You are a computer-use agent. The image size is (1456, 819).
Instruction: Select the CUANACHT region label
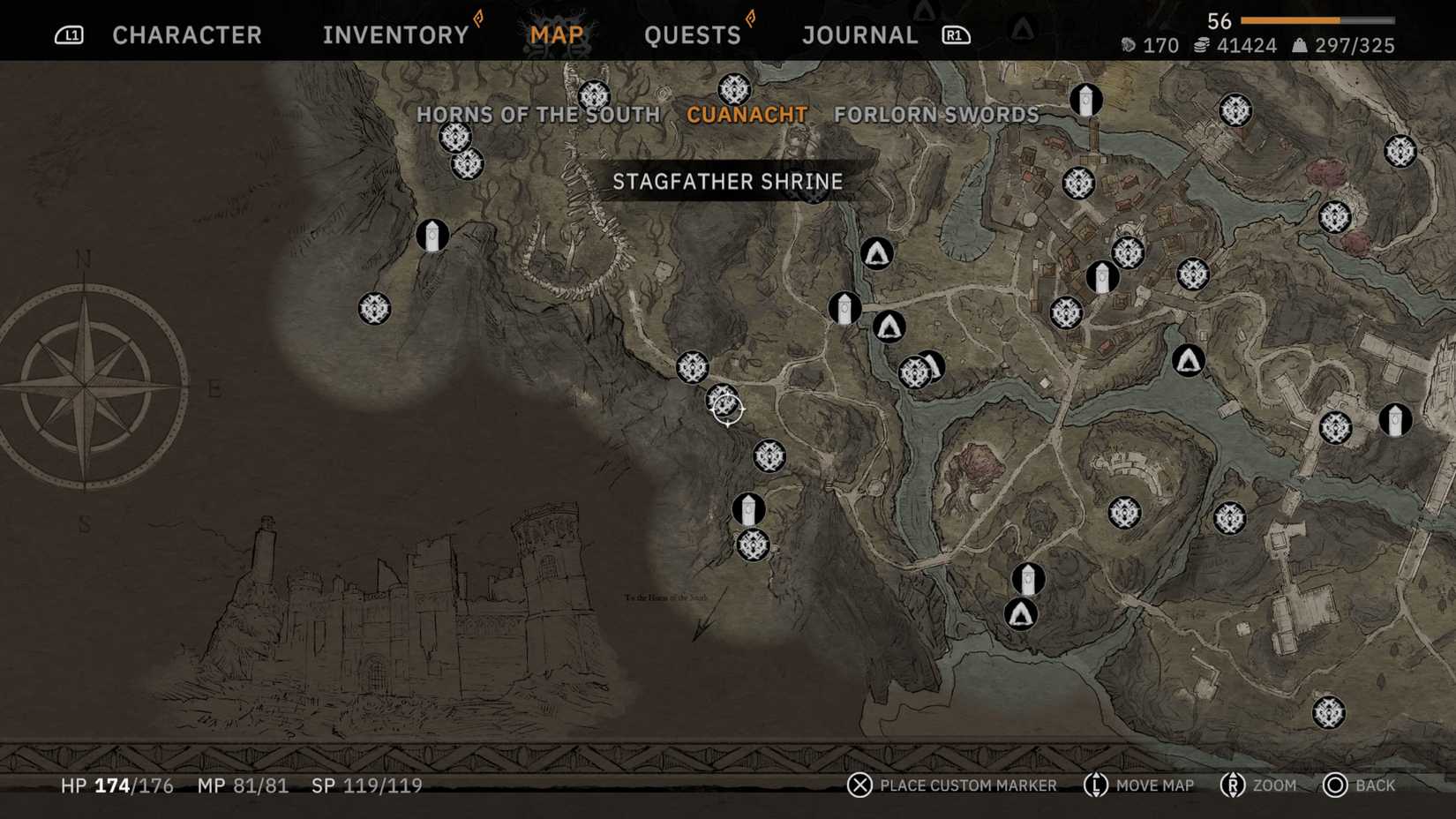(x=747, y=115)
